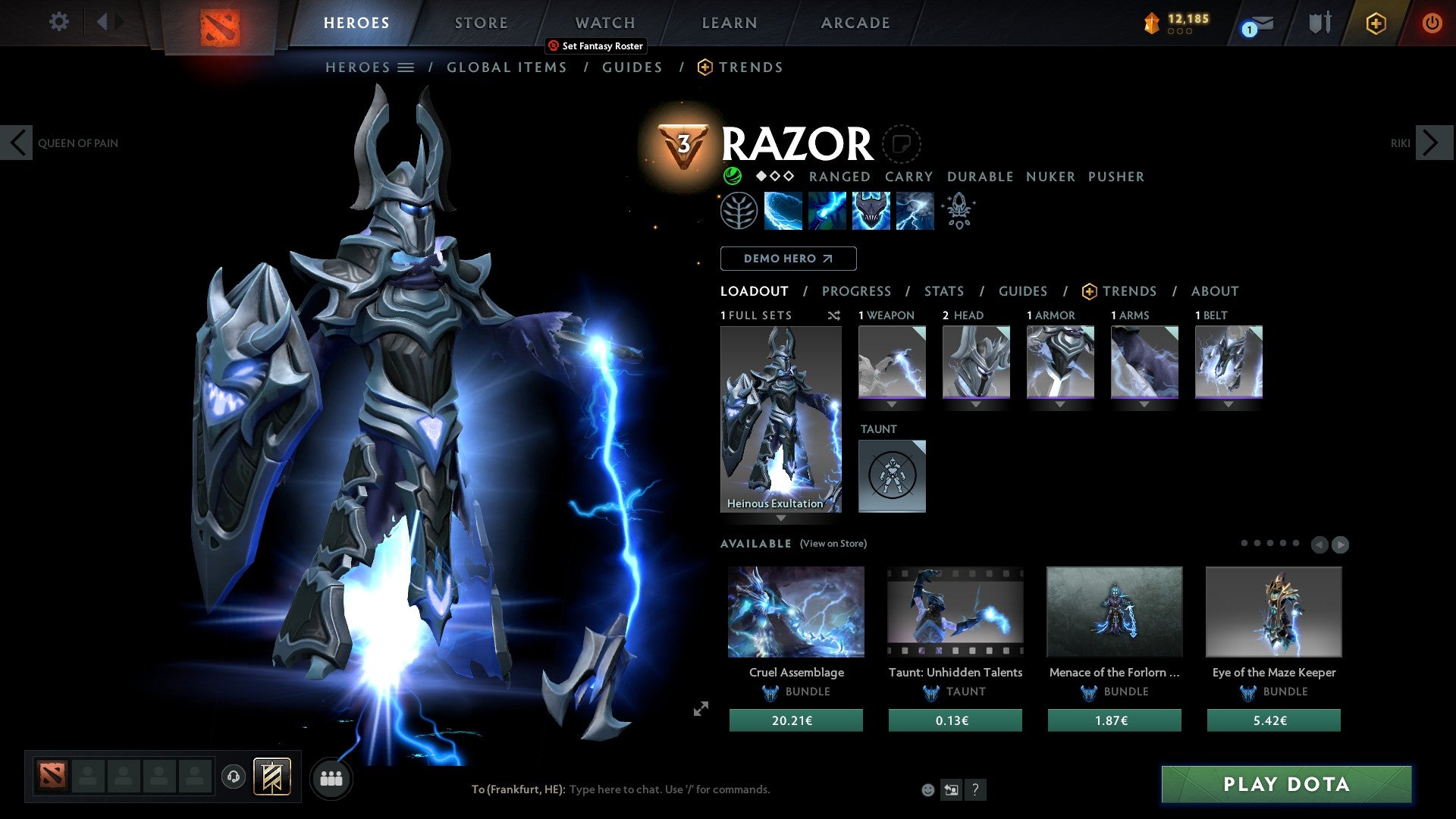
Task: Open Razor's talent tree icon
Action: click(737, 210)
